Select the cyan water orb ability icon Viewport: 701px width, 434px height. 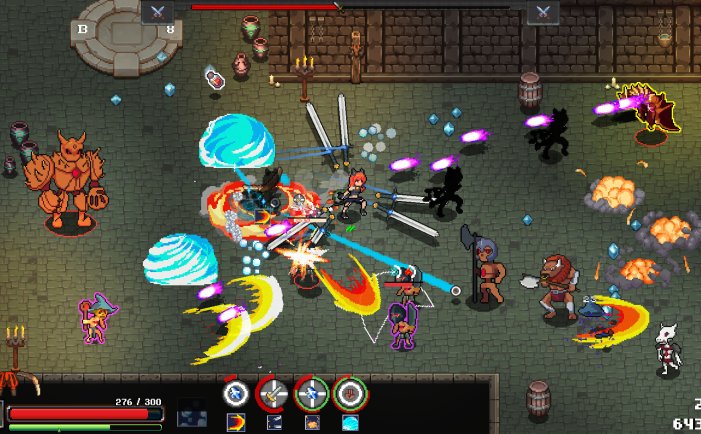click(x=350, y=422)
